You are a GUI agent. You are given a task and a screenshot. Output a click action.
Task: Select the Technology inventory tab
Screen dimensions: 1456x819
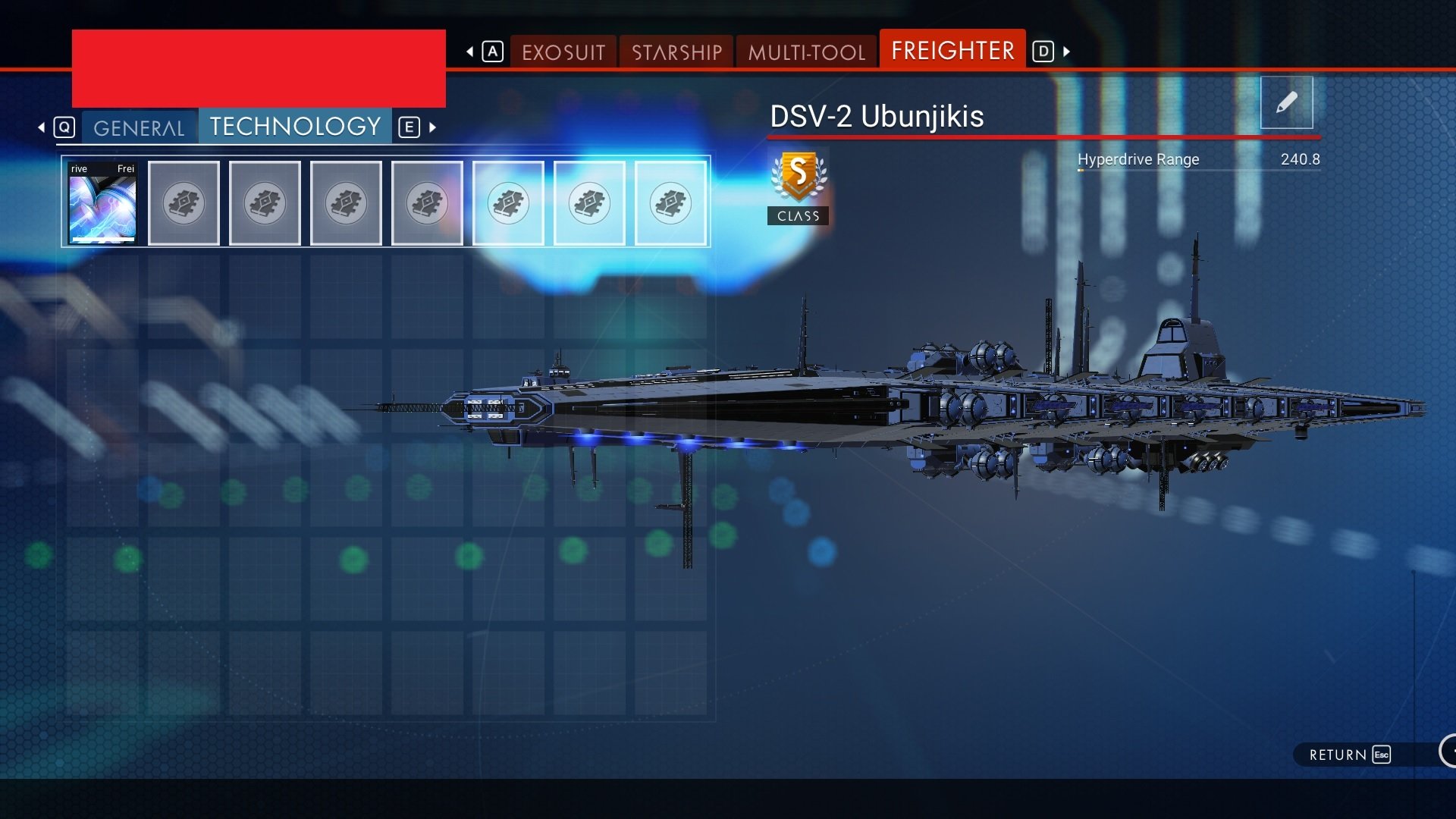pos(295,126)
